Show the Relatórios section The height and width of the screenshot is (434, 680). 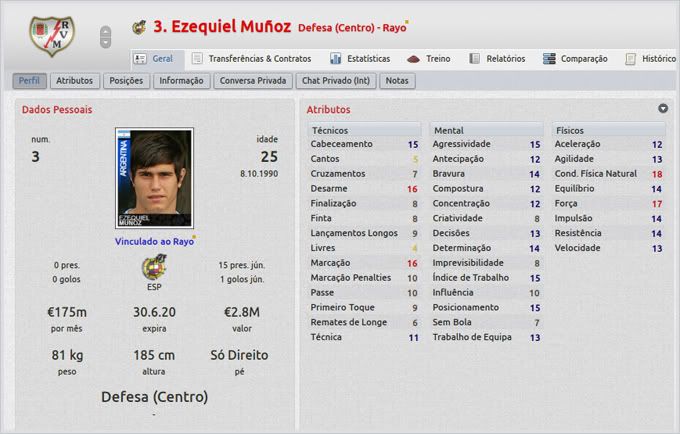click(x=496, y=59)
